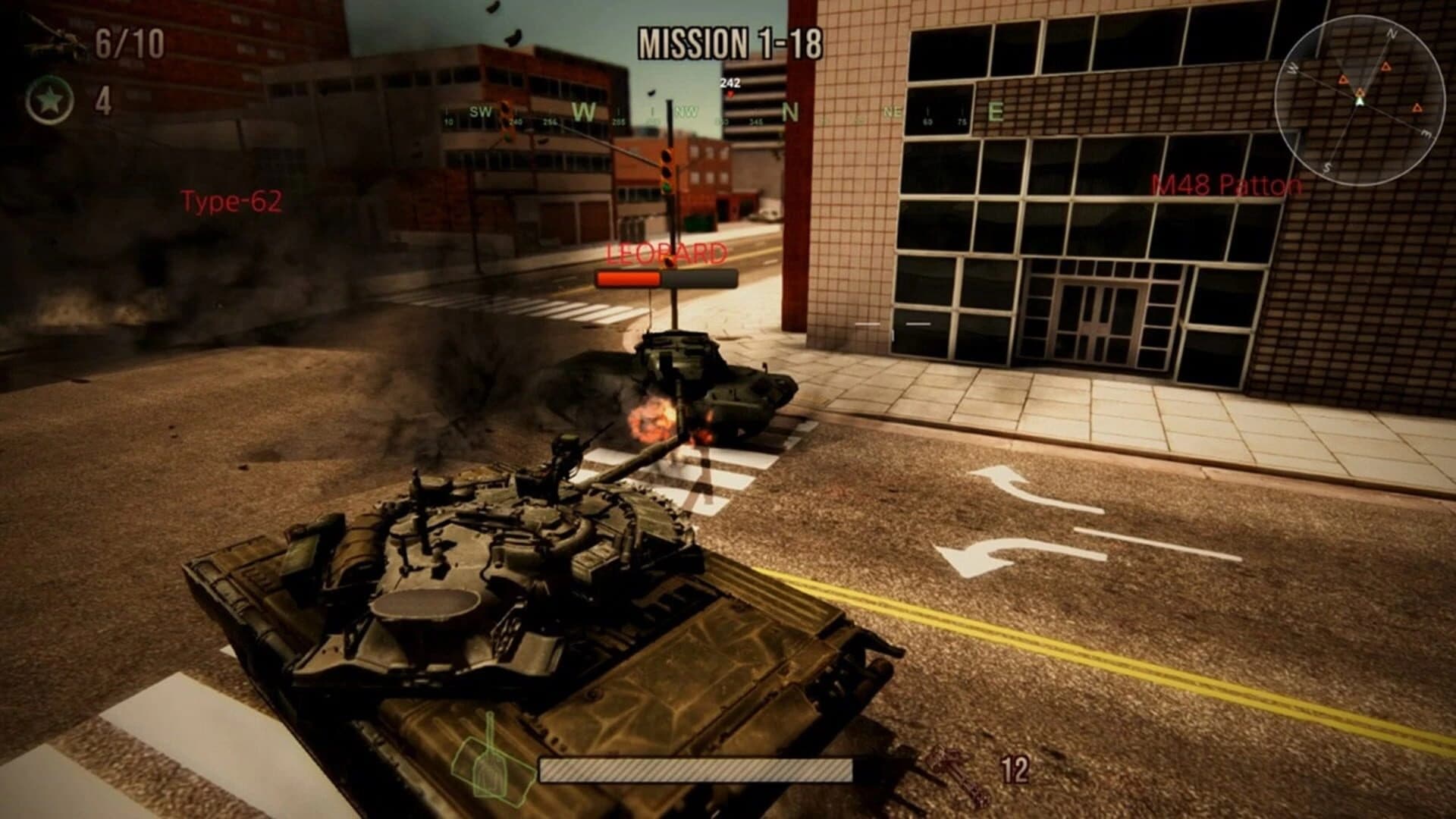This screenshot has width=1456, height=819.
Task: Toggle the central enemy blip under the player arrow
Action: point(1360,92)
